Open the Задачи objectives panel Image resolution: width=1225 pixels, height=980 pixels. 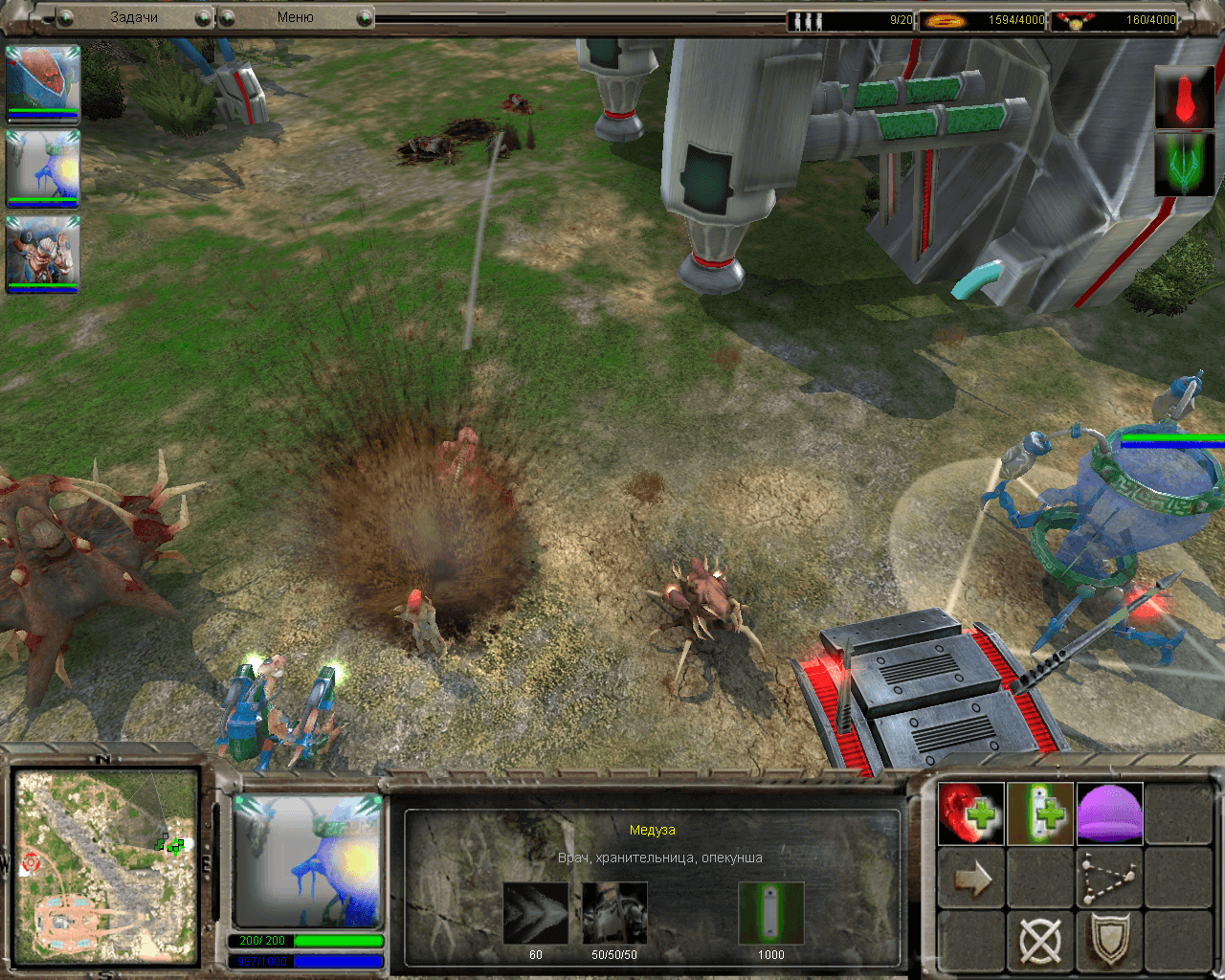point(134,17)
